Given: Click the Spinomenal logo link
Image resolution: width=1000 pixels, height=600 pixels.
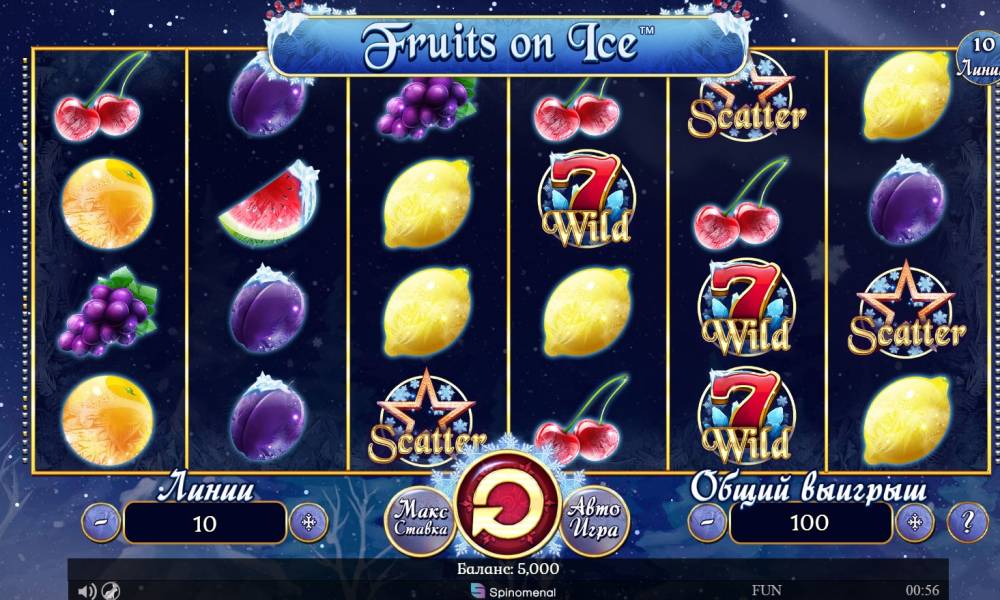Looking at the screenshot, I should coord(508,591).
